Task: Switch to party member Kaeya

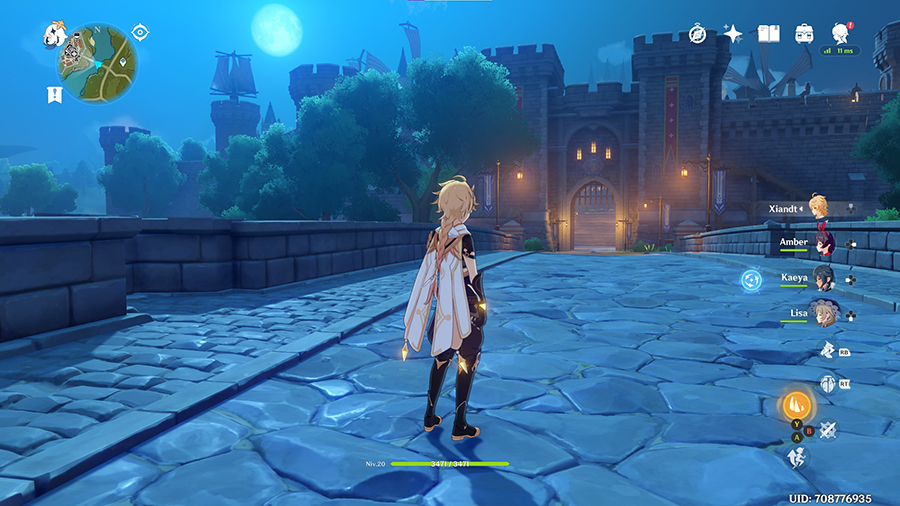Action: (824, 278)
